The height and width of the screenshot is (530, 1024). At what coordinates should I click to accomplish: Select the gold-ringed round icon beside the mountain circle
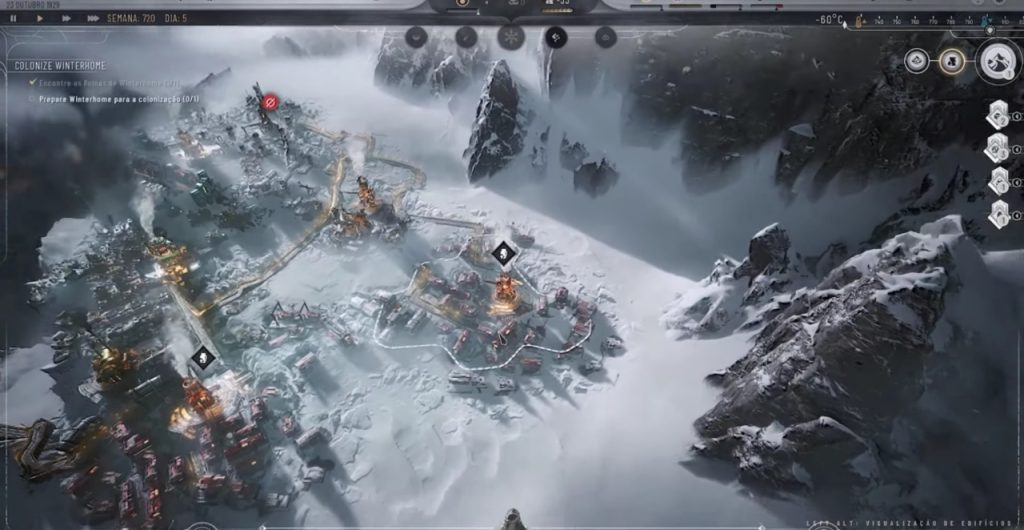click(953, 61)
